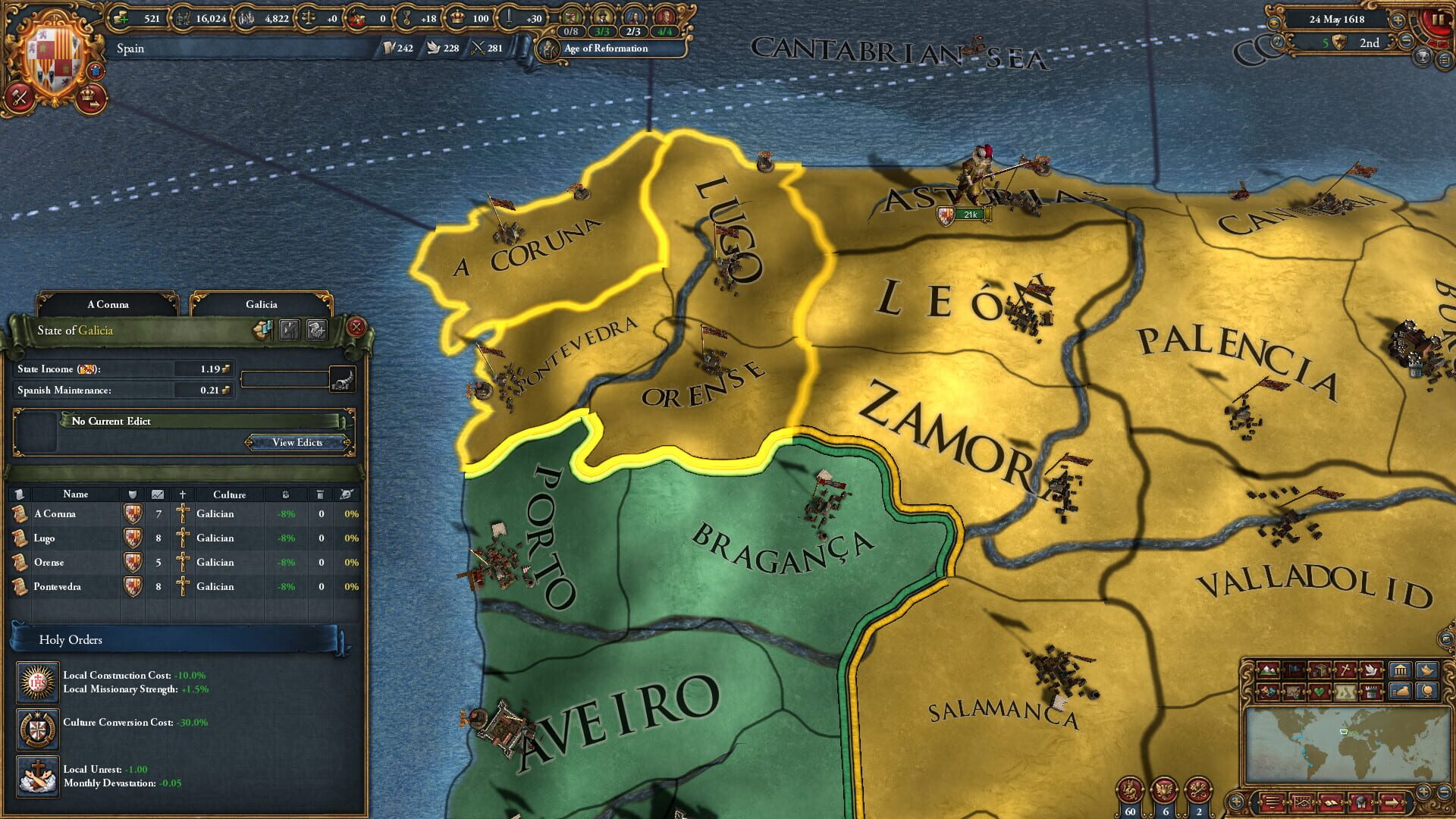Select the opinion heart mapmode
Image resolution: width=1456 pixels, height=819 pixels.
click(x=1320, y=692)
